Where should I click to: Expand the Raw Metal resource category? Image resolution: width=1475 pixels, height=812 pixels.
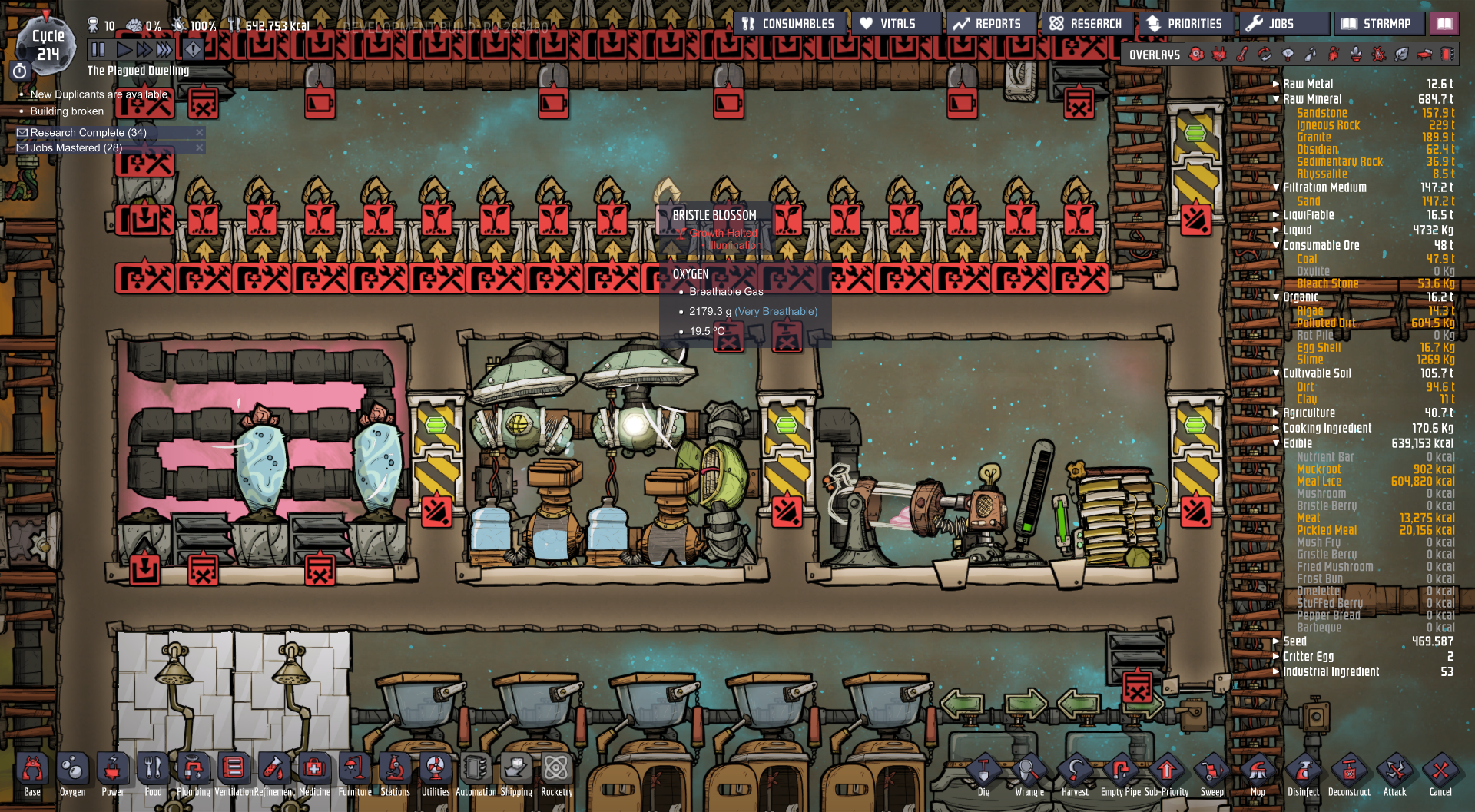tap(1275, 84)
